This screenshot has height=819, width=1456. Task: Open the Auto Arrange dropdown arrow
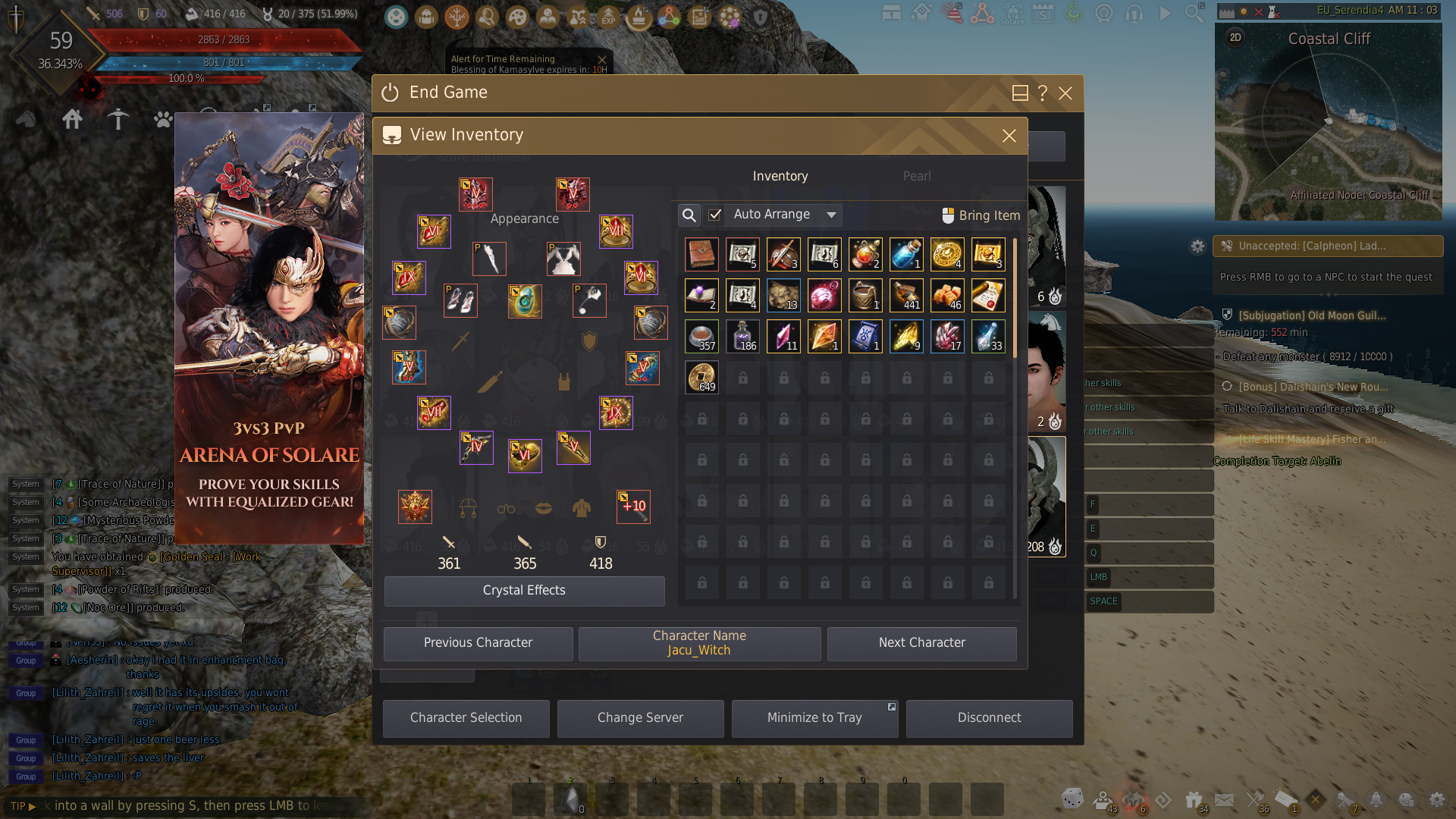831,215
